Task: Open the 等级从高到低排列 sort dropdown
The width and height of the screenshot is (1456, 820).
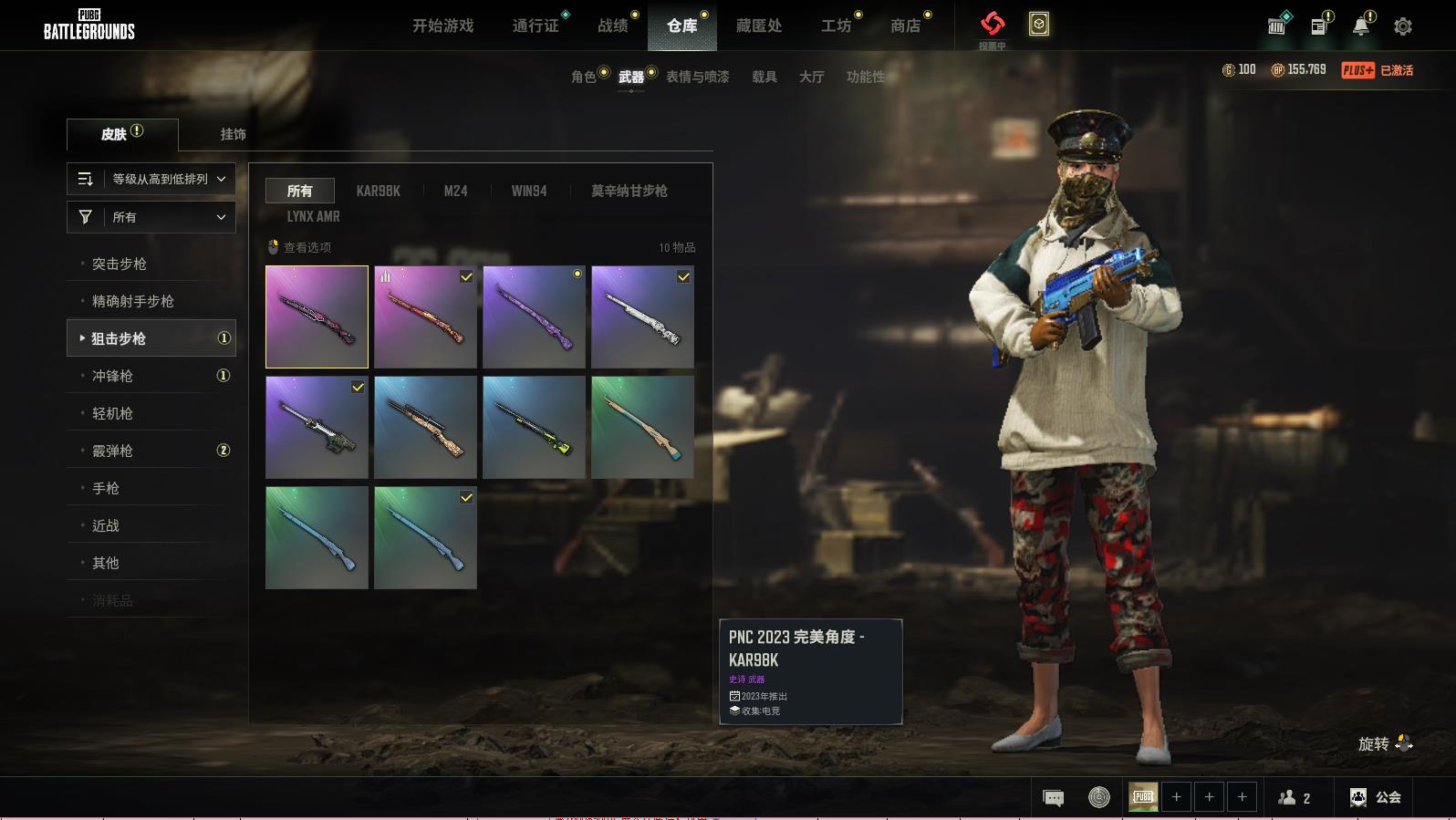Action: pos(151,179)
